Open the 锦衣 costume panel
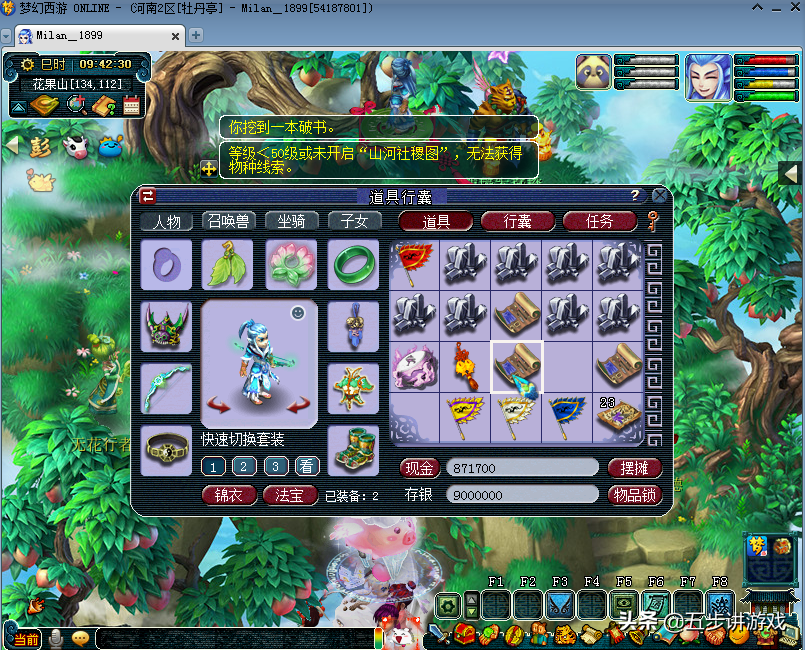 (x=229, y=495)
